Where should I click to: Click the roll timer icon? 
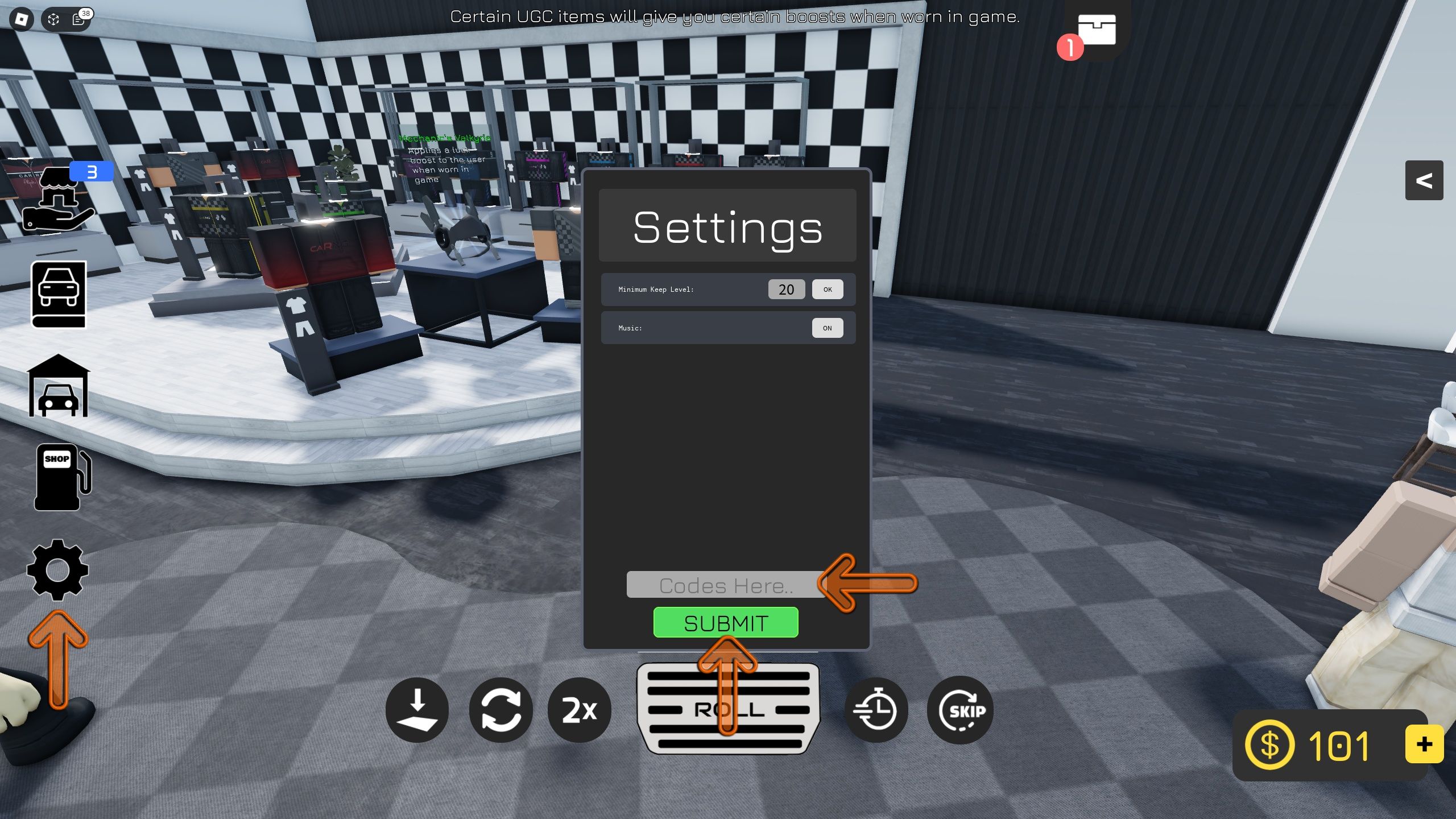pyautogui.click(x=877, y=710)
